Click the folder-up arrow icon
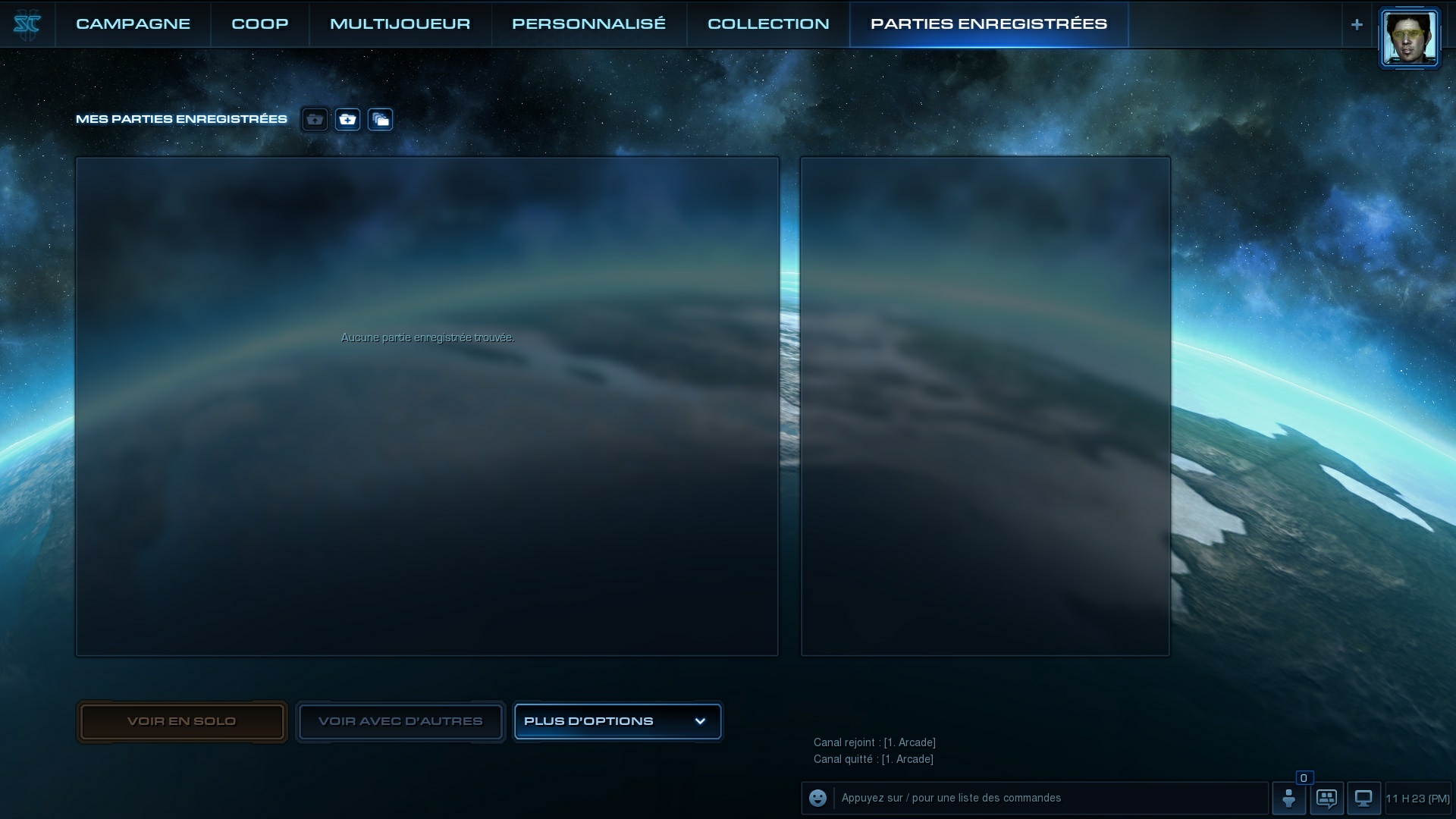The image size is (1456, 819). pyautogui.click(x=315, y=120)
